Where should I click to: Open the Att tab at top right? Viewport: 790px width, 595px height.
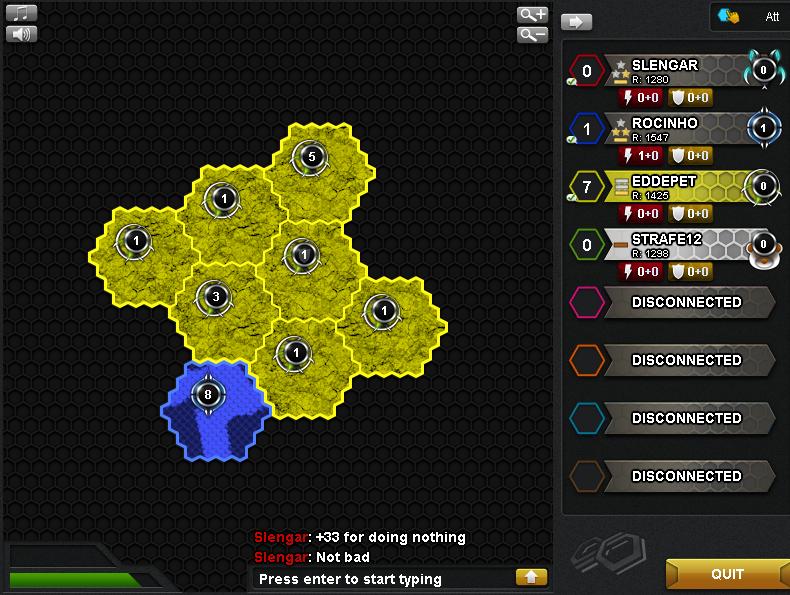[750, 17]
